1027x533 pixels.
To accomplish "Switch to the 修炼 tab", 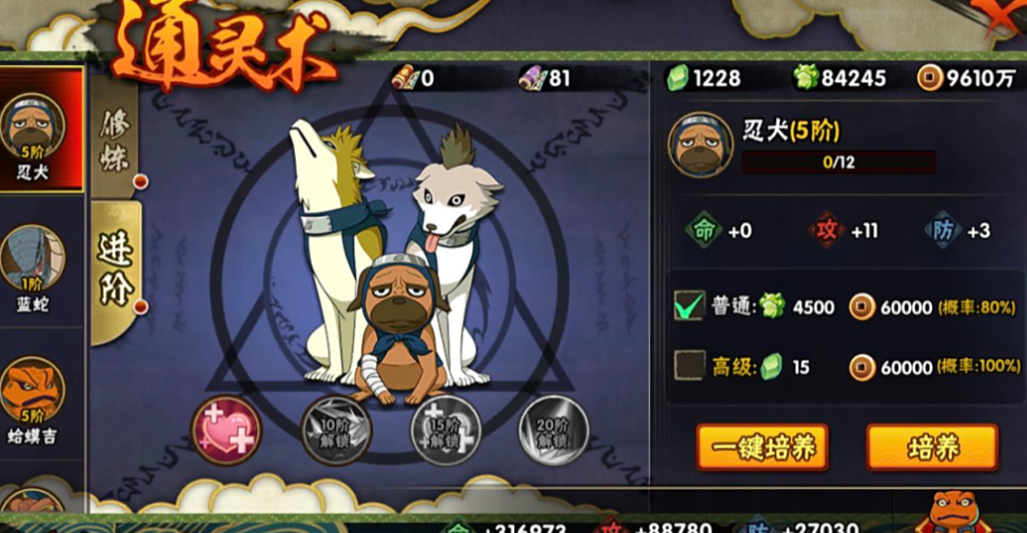I will click(x=115, y=140).
